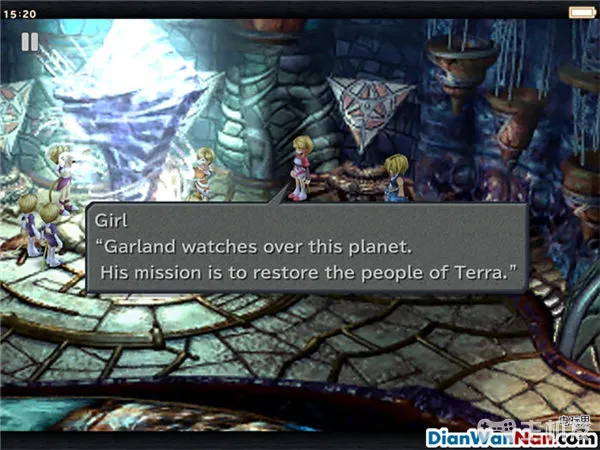This screenshot has width=600, height=450.
Task: Tap the pause button
Action: click(30, 43)
